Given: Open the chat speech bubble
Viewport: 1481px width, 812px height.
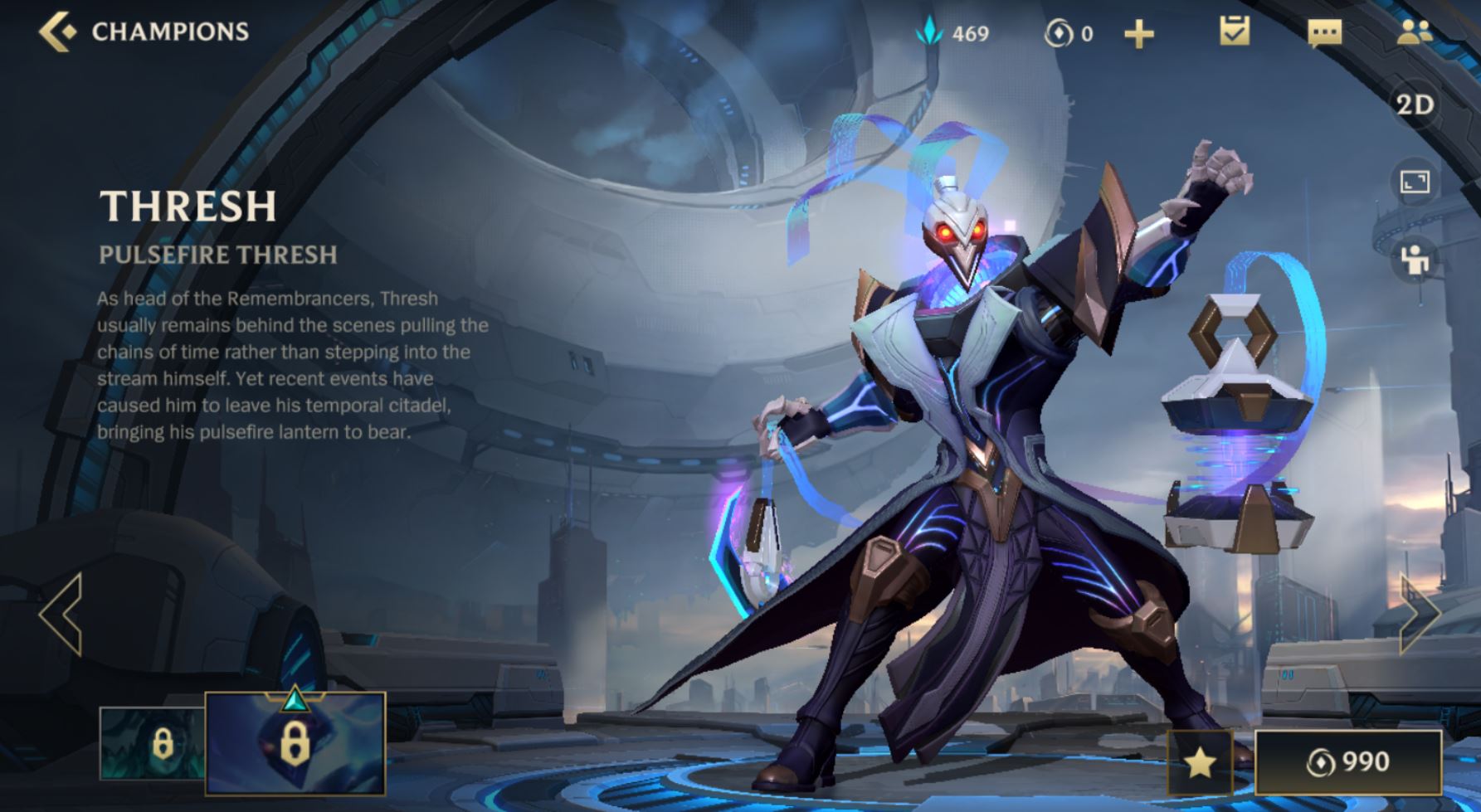Looking at the screenshot, I should [1324, 33].
